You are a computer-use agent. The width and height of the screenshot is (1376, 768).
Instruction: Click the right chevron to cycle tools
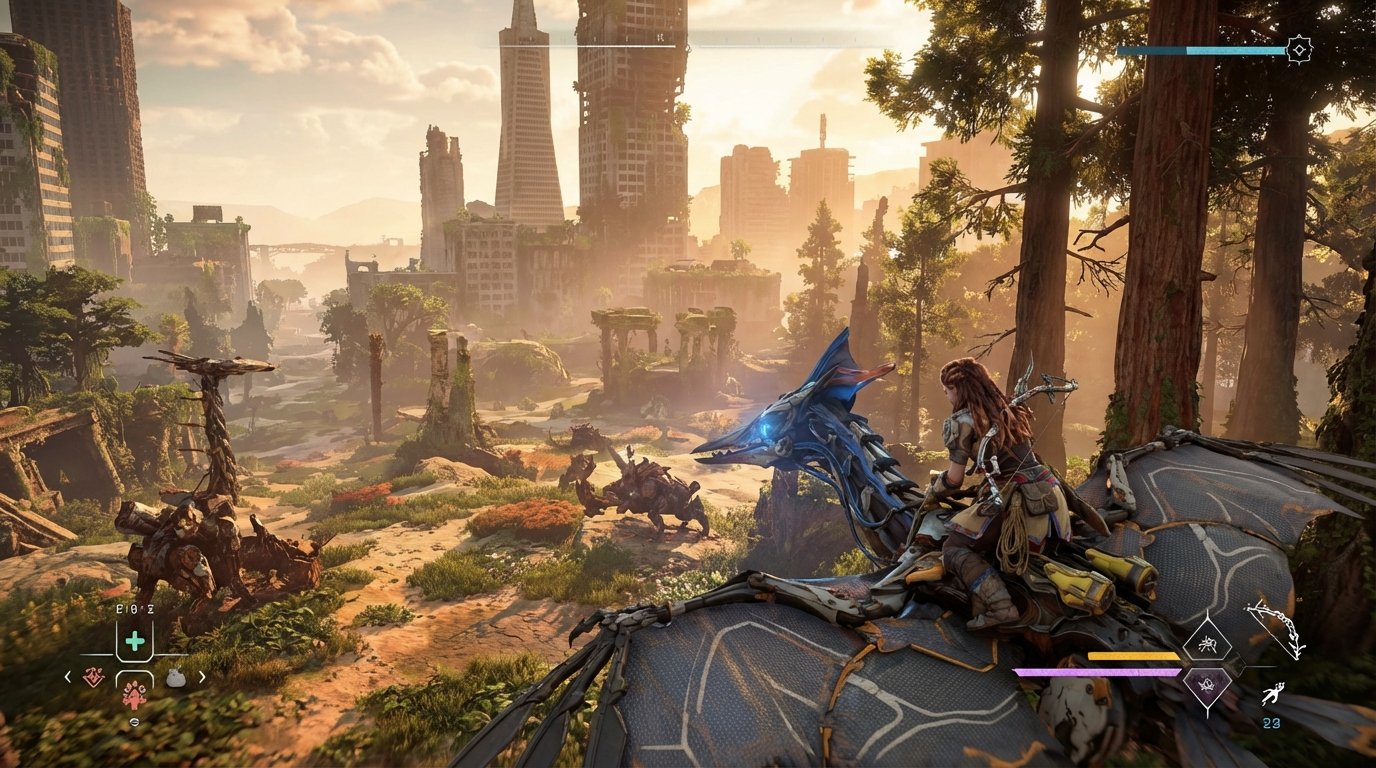[x=202, y=676]
